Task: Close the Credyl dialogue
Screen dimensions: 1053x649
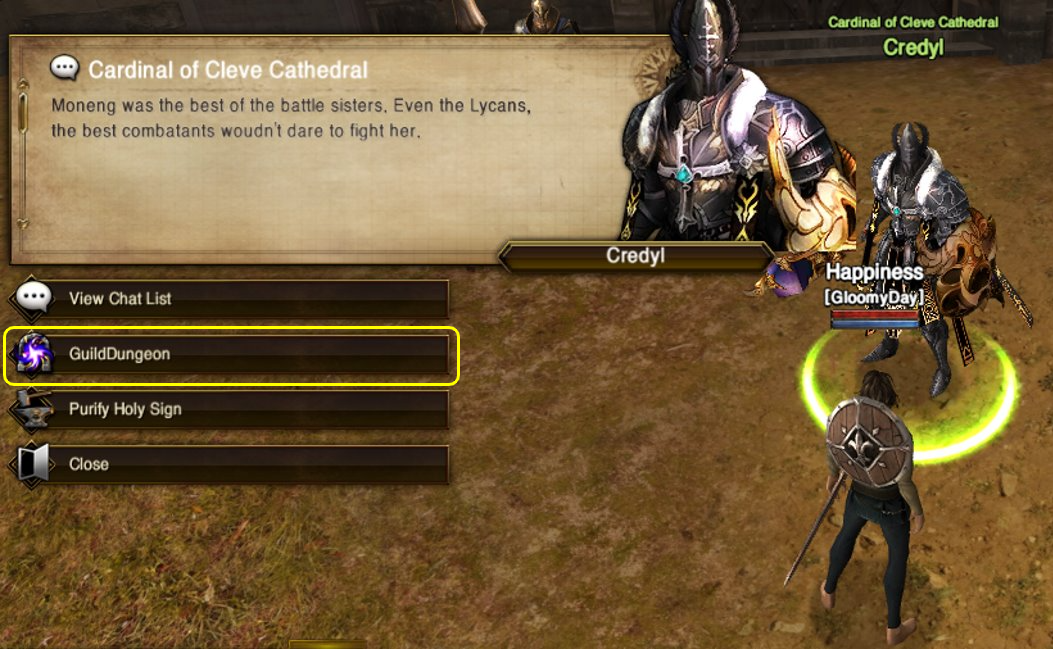Action: tap(230, 464)
